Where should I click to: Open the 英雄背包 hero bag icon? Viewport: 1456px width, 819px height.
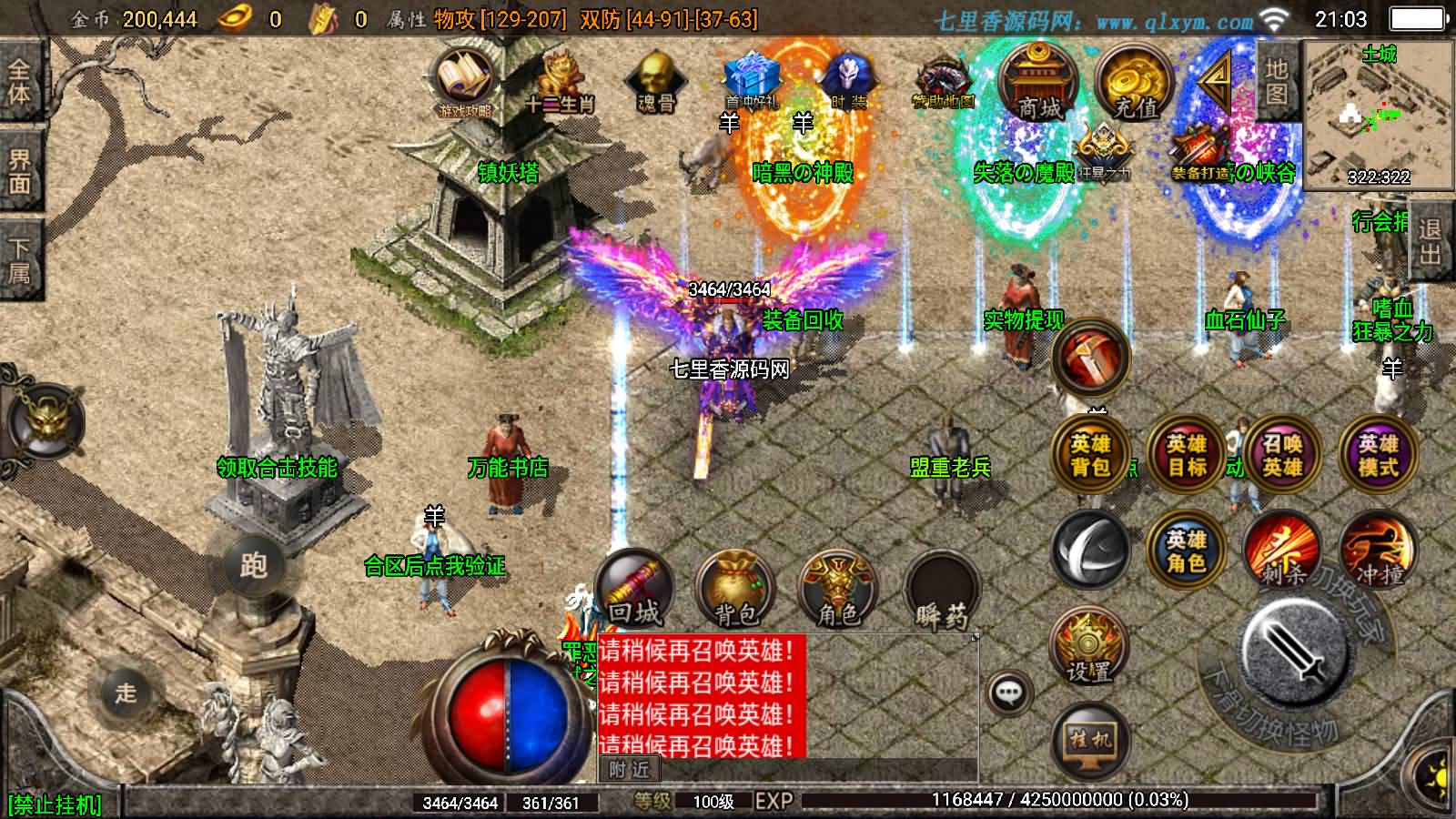coord(1090,455)
